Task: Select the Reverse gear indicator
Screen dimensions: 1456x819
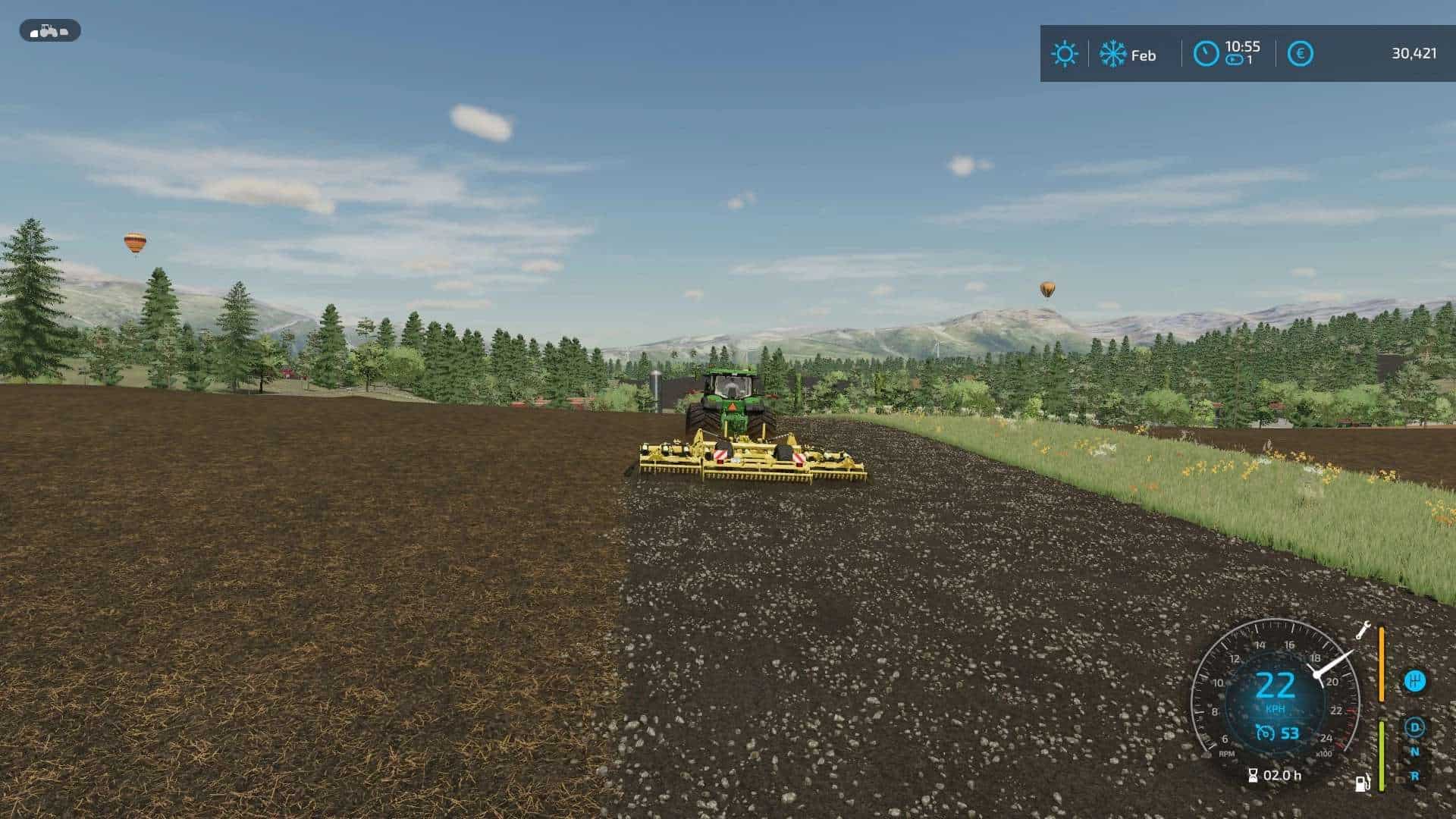Action: click(x=1414, y=777)
